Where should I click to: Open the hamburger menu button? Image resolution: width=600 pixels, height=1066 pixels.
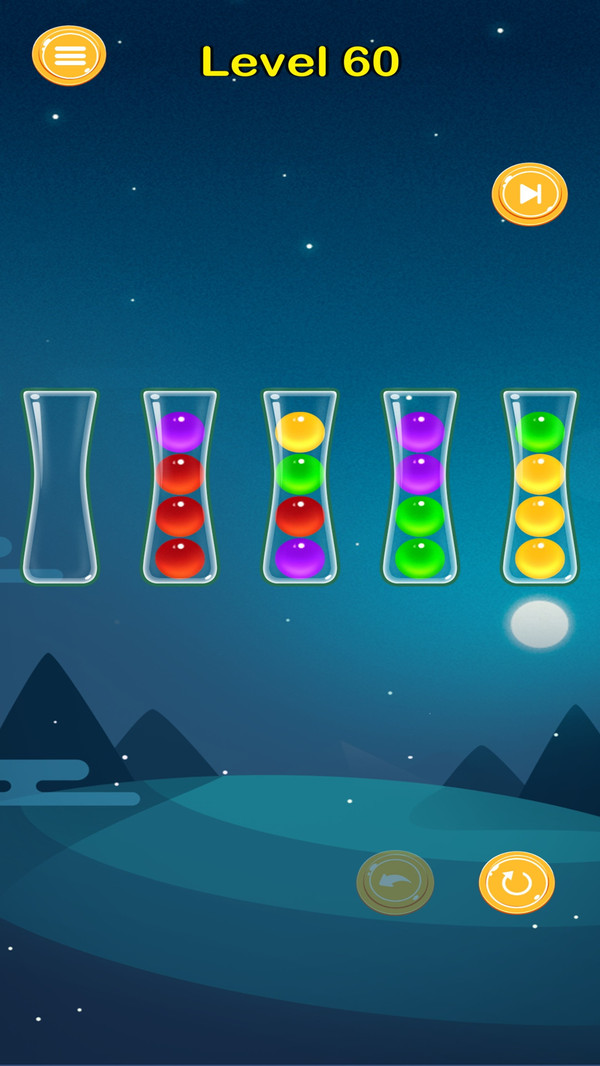click(69, 55)
